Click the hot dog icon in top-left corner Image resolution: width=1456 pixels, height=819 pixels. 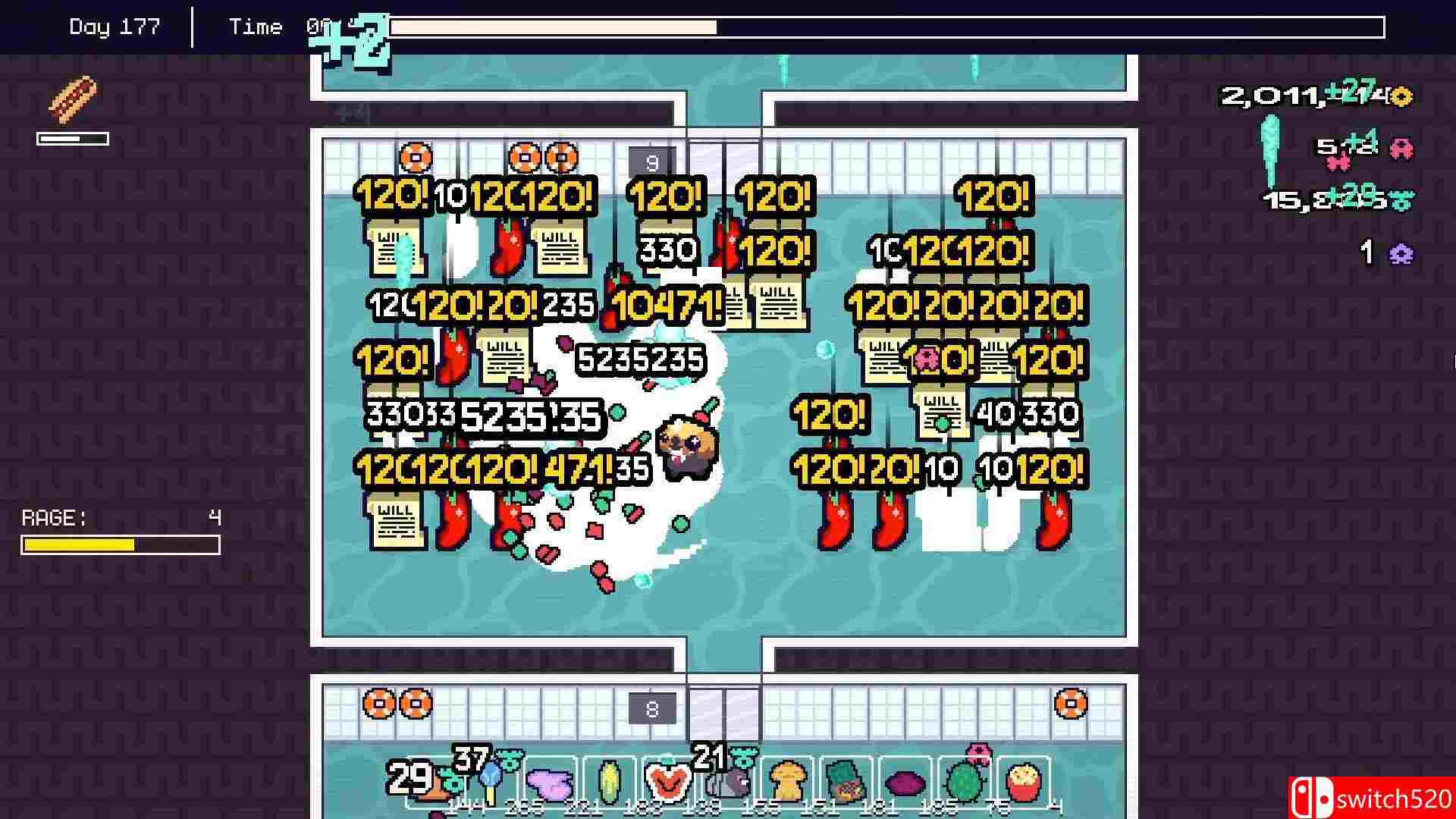(x=74, y=99)
